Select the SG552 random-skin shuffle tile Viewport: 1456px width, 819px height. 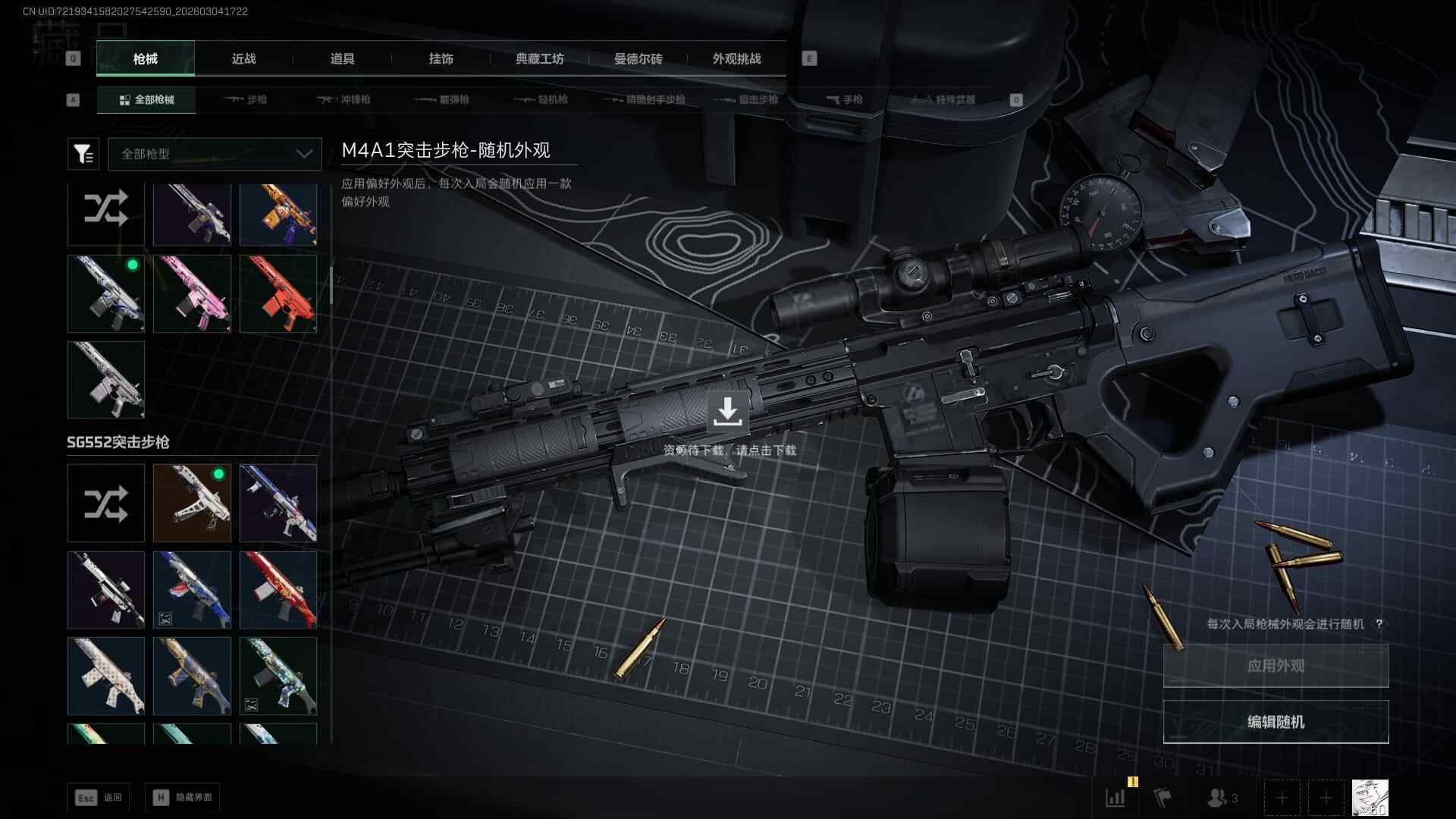[x=105, y=504]
